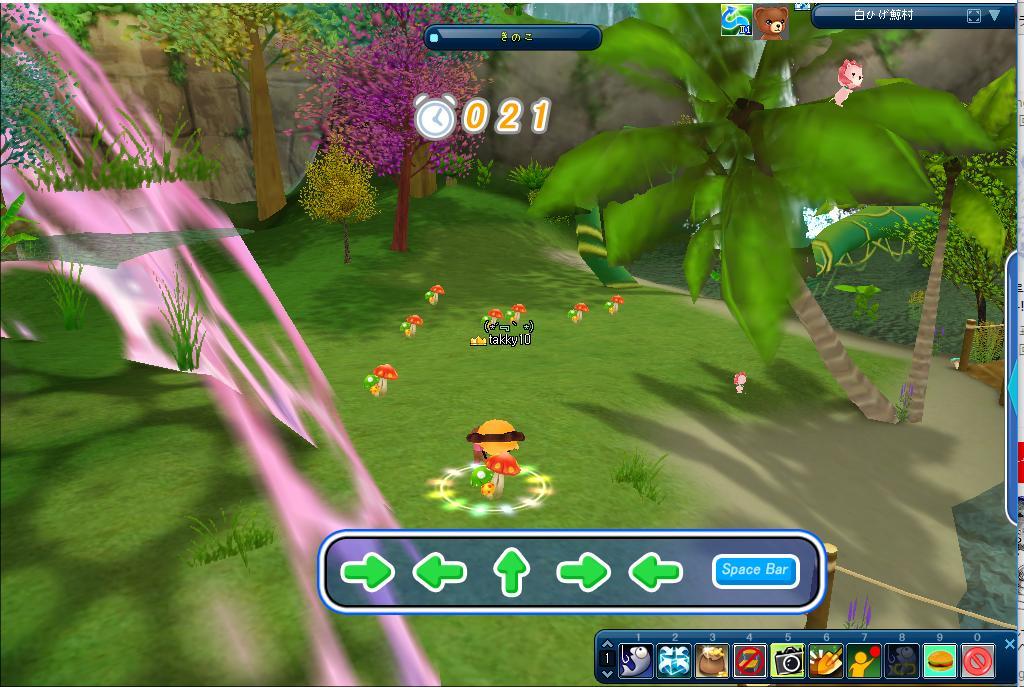This screenshot has width=1024, height=687.
Task: Open the gold coin sack slot
Action: tap(712, 661)
